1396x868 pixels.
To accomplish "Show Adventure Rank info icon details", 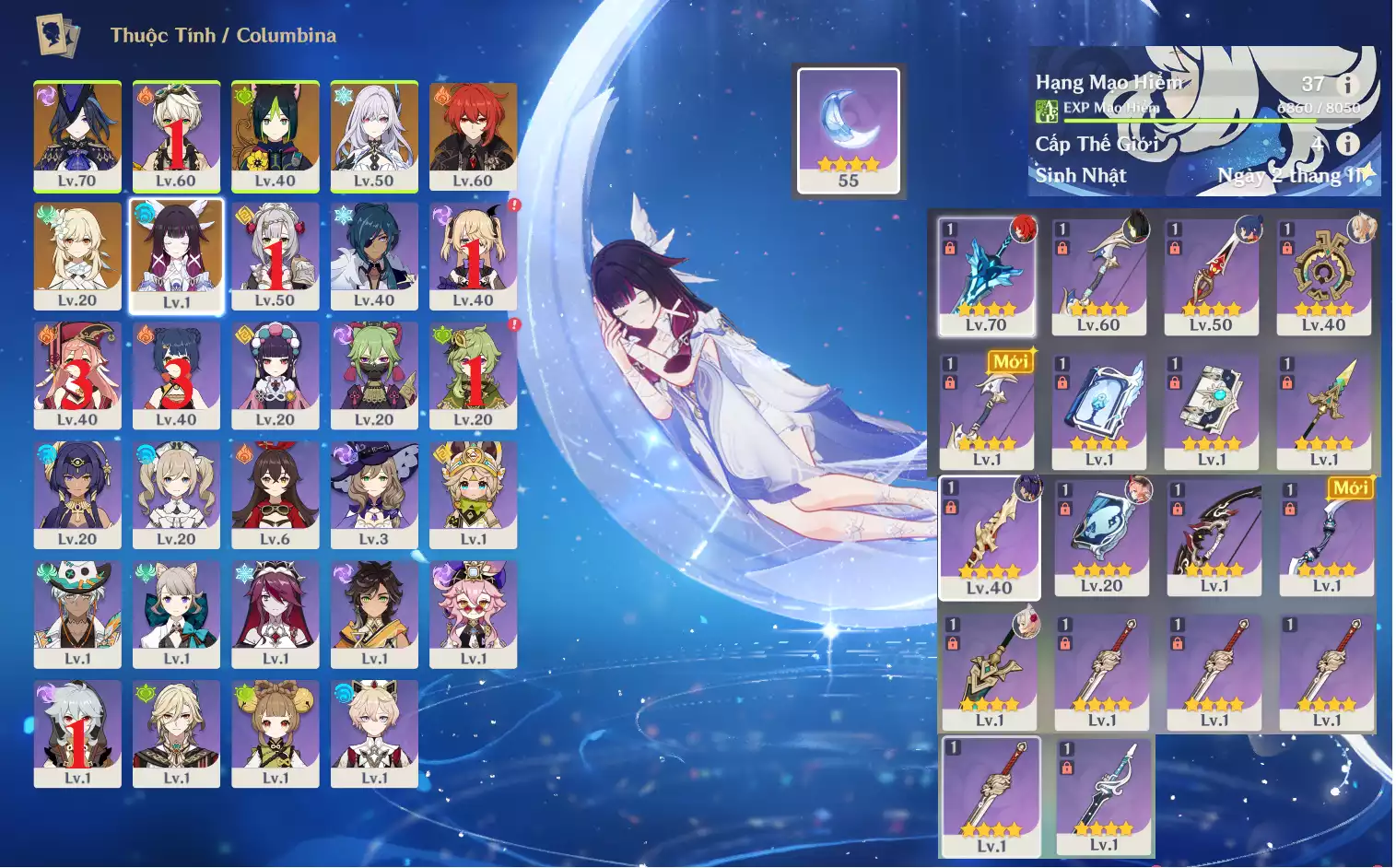I will pos(1347,85).
